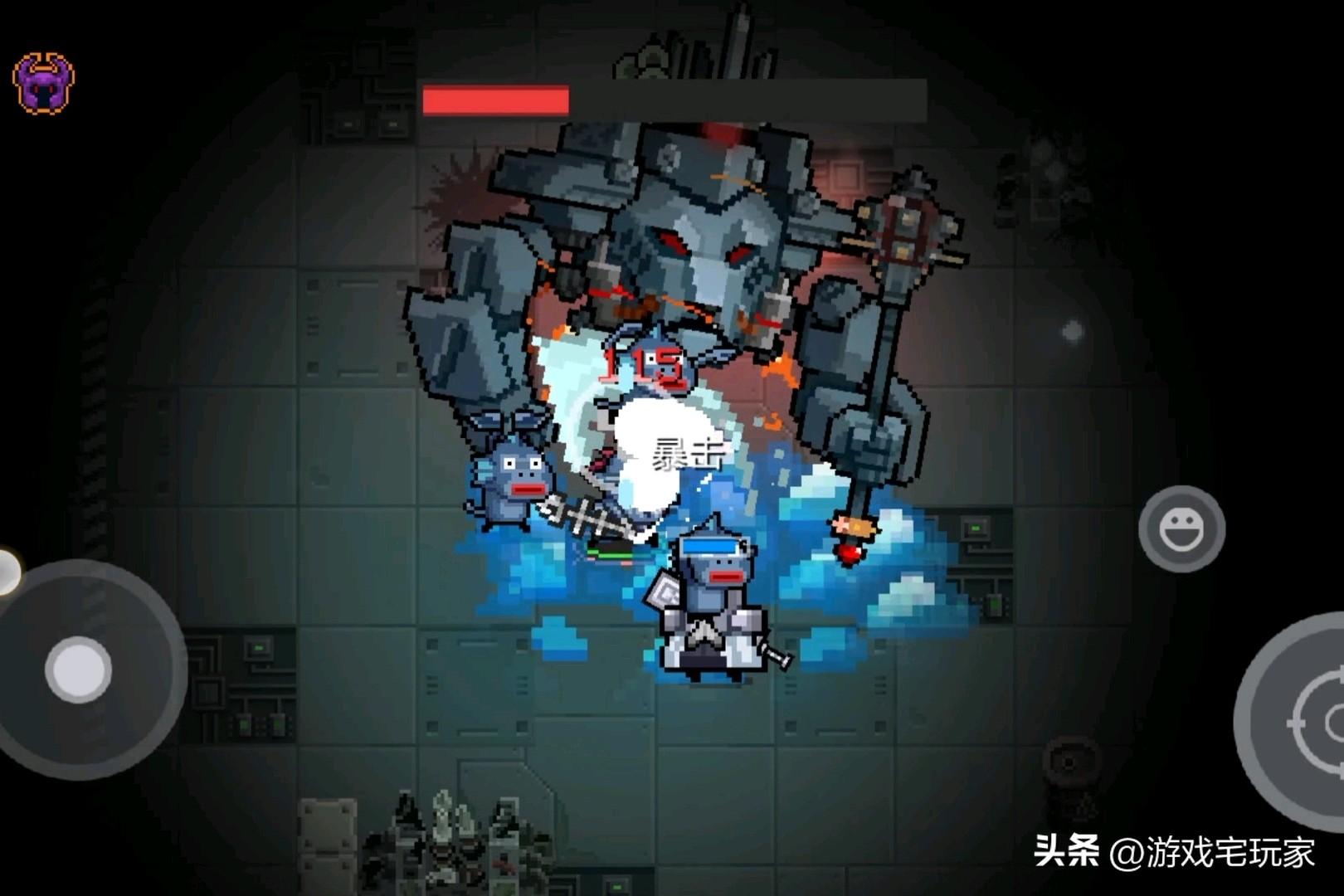Image resolution: width=1344 pixels, height=896 pixels.
Task: Tap the crosshair attack button
Action: [1315, 723]
